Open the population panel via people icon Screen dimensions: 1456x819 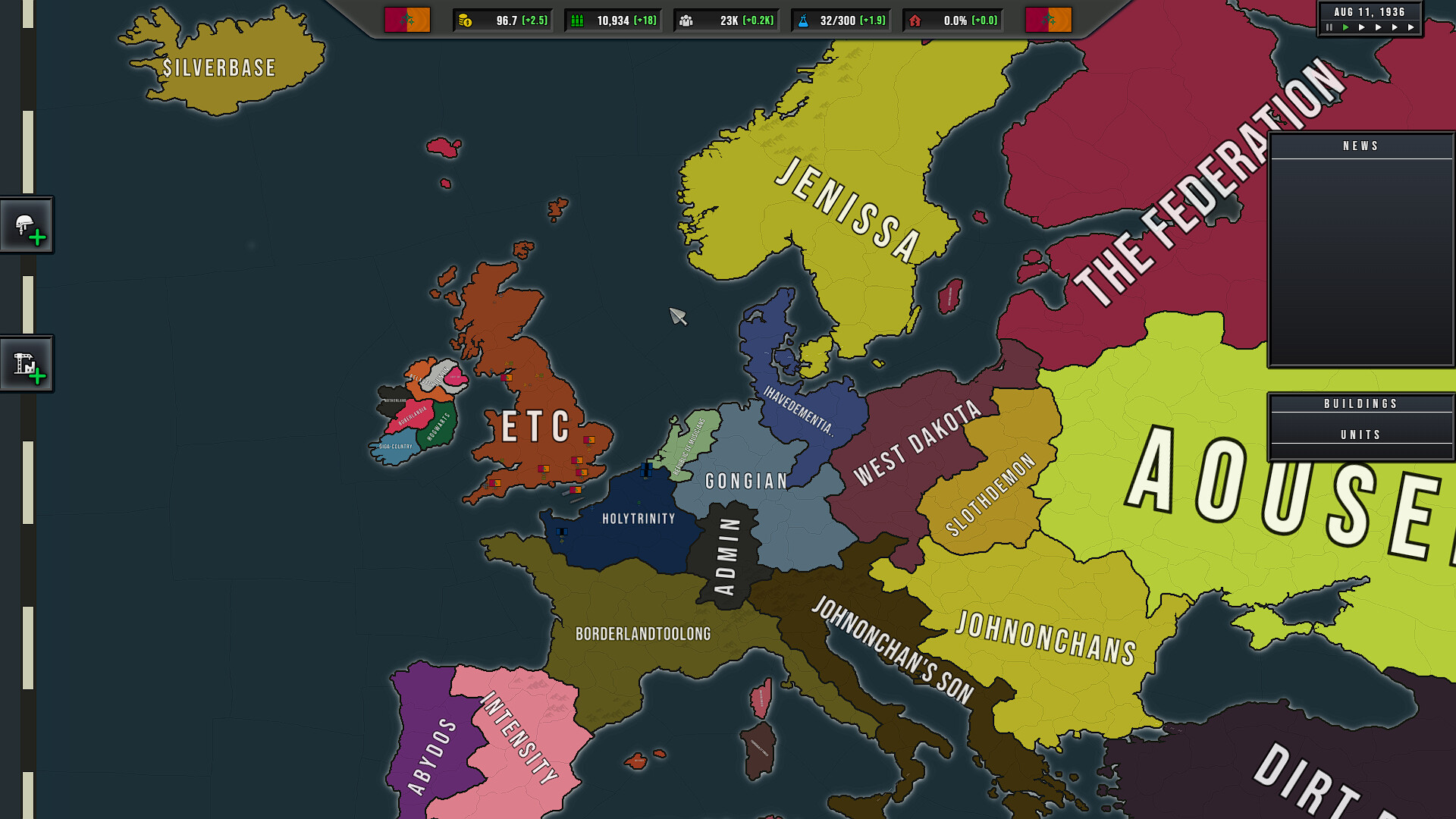688,20
